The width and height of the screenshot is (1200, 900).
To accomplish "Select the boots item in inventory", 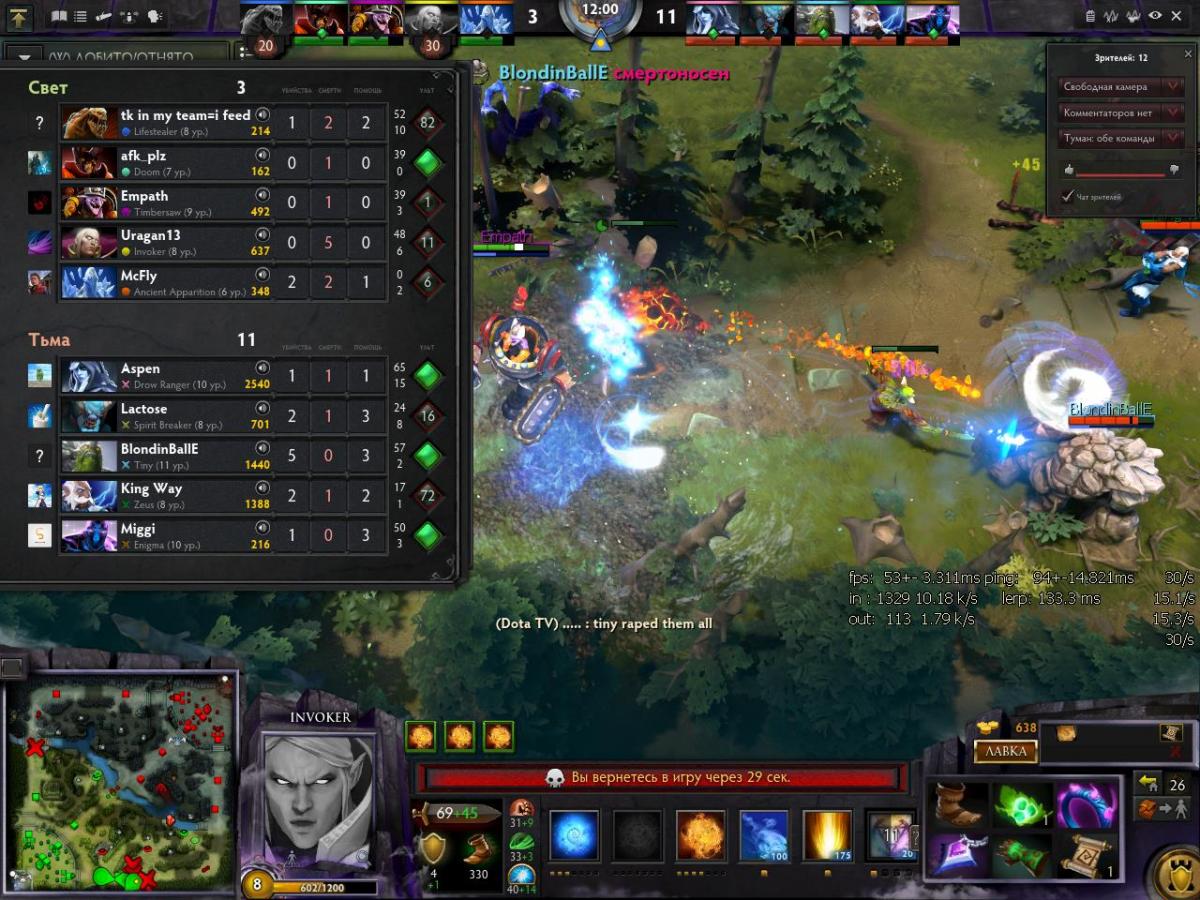I will point(960,806).
